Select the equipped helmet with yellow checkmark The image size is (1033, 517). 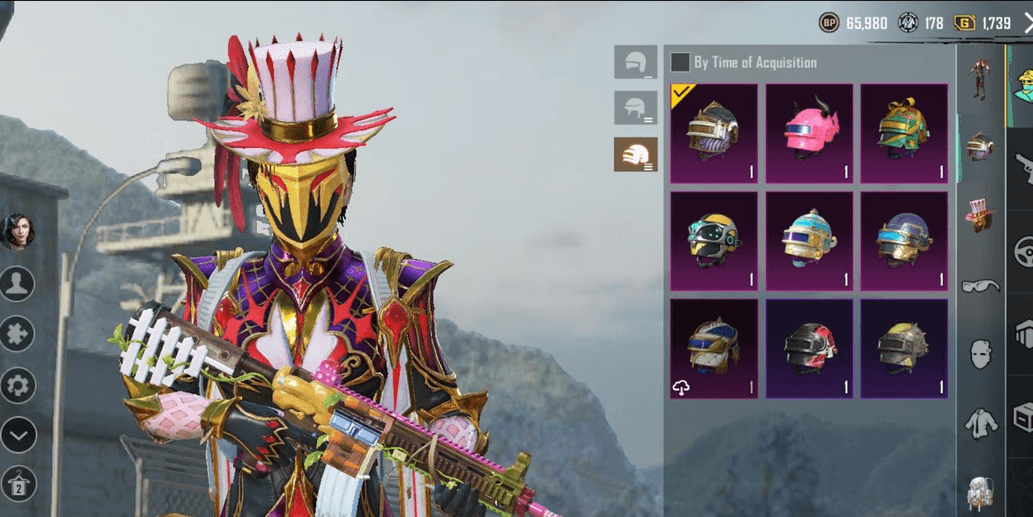point(714,133)
